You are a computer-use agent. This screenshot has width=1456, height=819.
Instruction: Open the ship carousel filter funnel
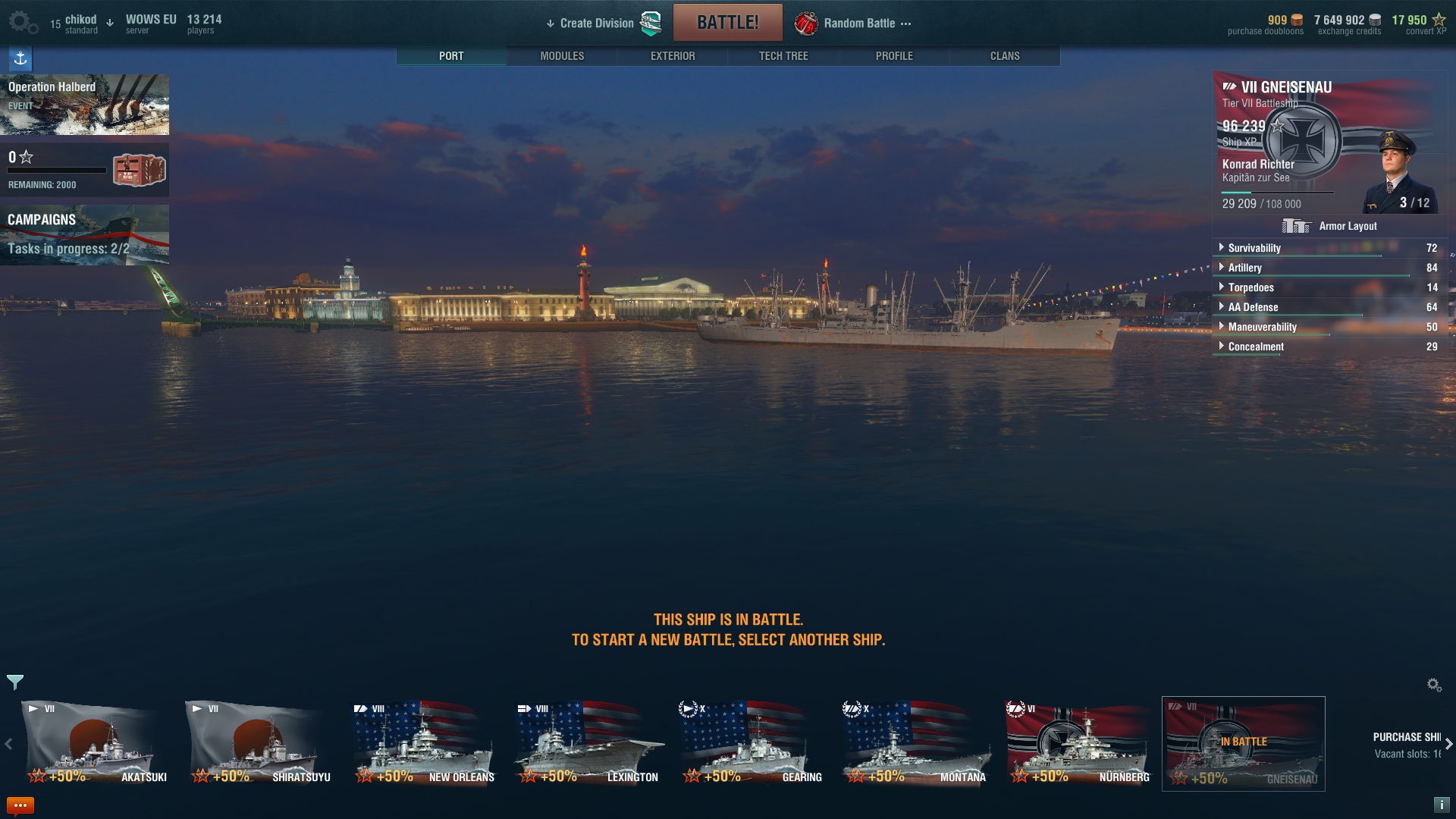[15, 682]
